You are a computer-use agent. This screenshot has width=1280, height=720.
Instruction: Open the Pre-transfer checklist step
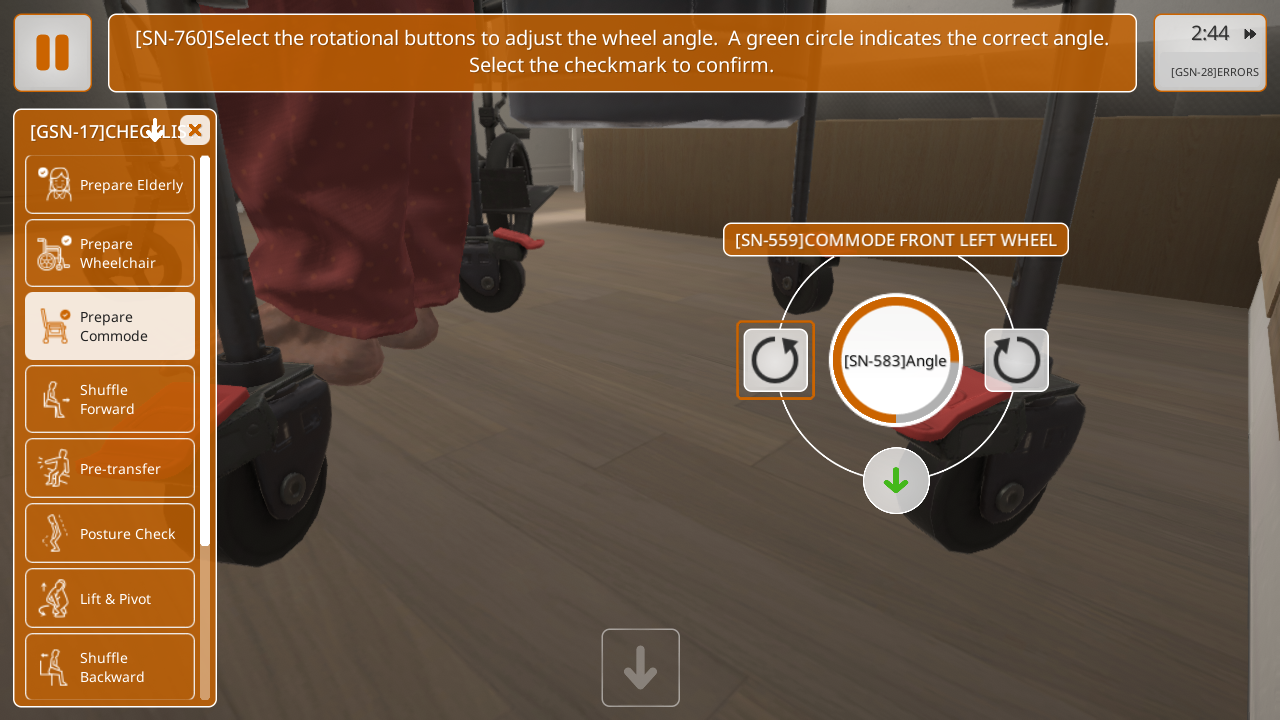[x=110, y=468]
